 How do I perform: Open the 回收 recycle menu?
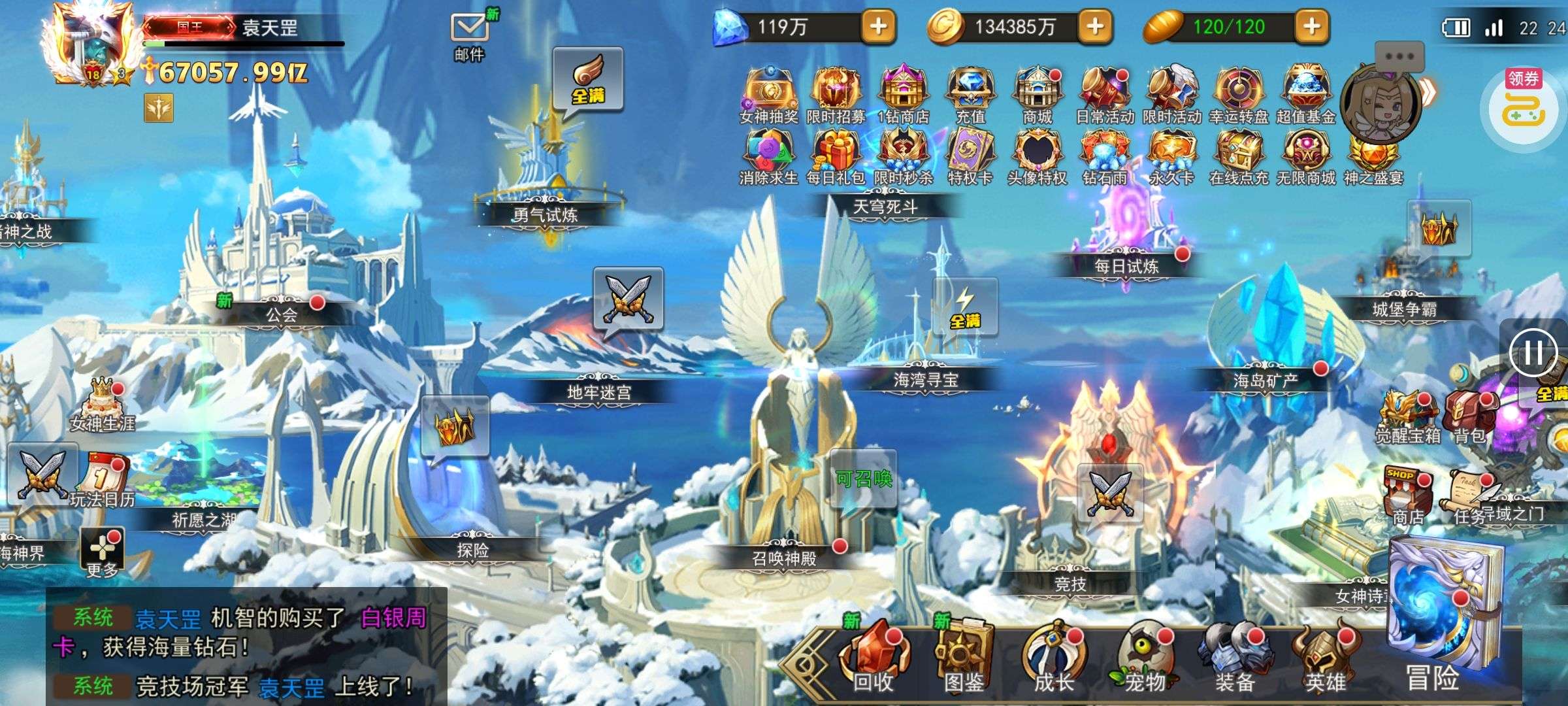pyautogui.click(x=874, y=659)
